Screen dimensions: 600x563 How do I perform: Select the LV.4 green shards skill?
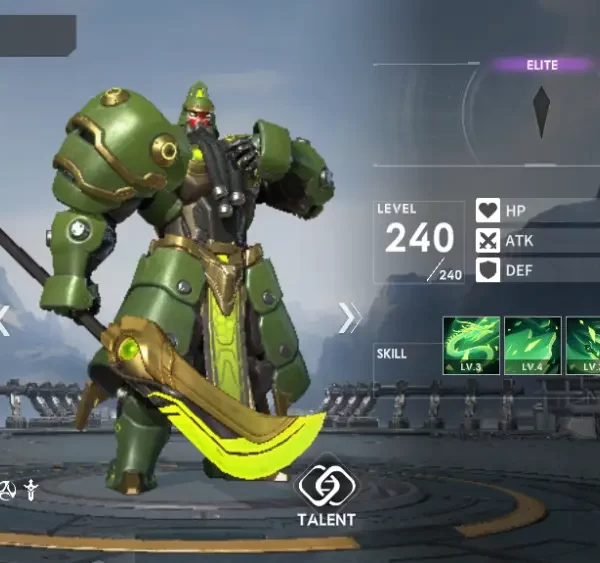click(x=532, y=345)
